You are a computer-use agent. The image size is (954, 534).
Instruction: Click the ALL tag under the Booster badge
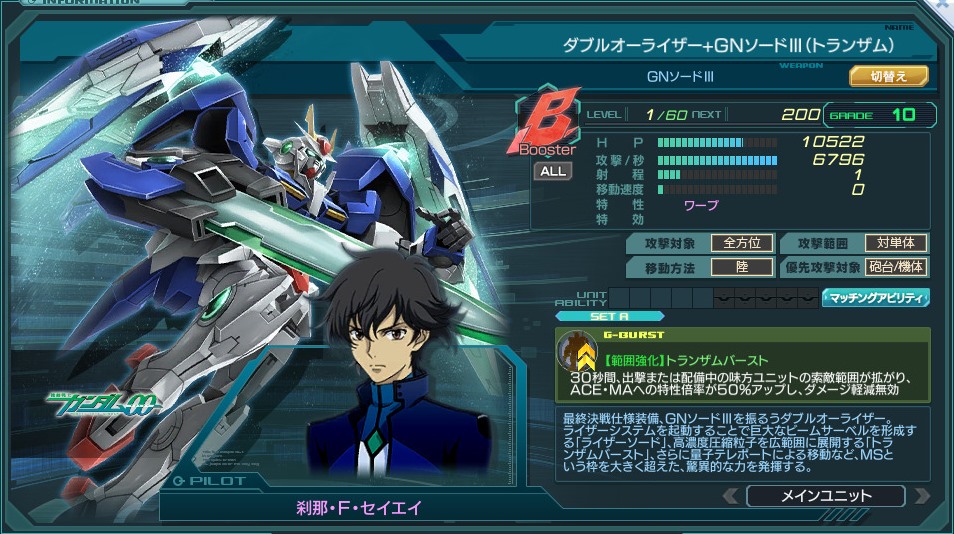pyautogui.click(x=552, y=171)
